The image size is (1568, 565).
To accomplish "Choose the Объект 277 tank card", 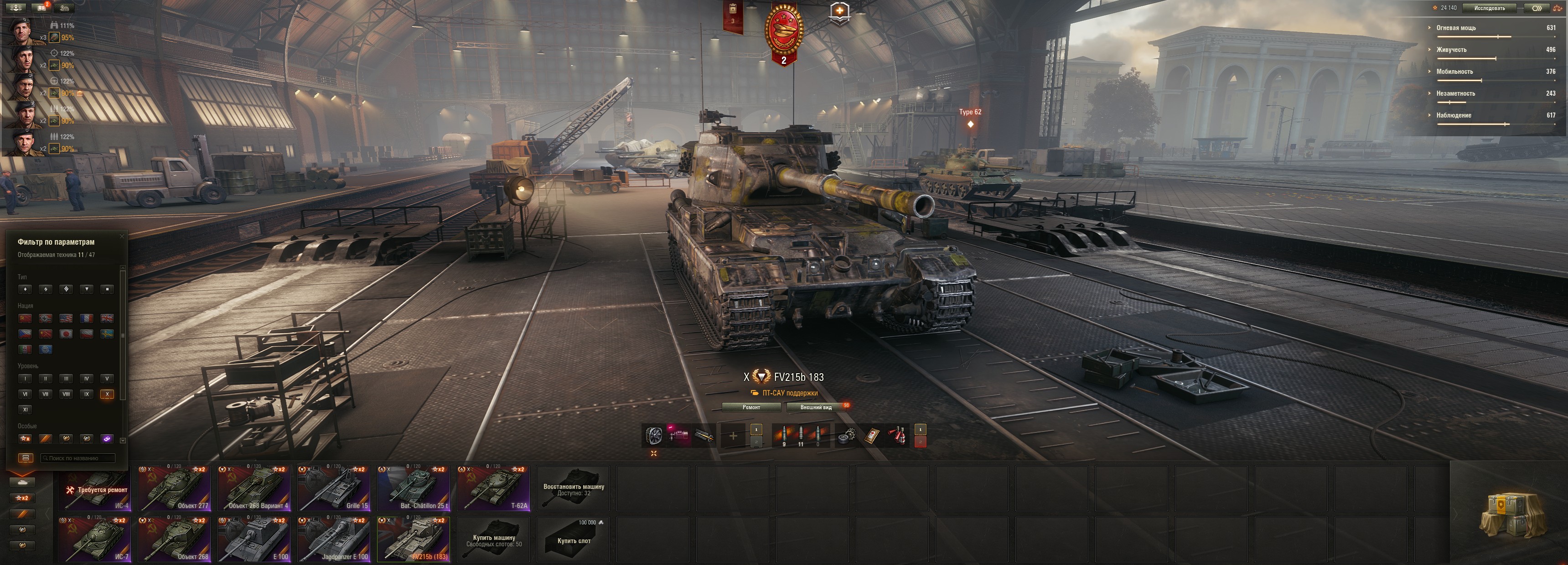I will pos(174,488).
